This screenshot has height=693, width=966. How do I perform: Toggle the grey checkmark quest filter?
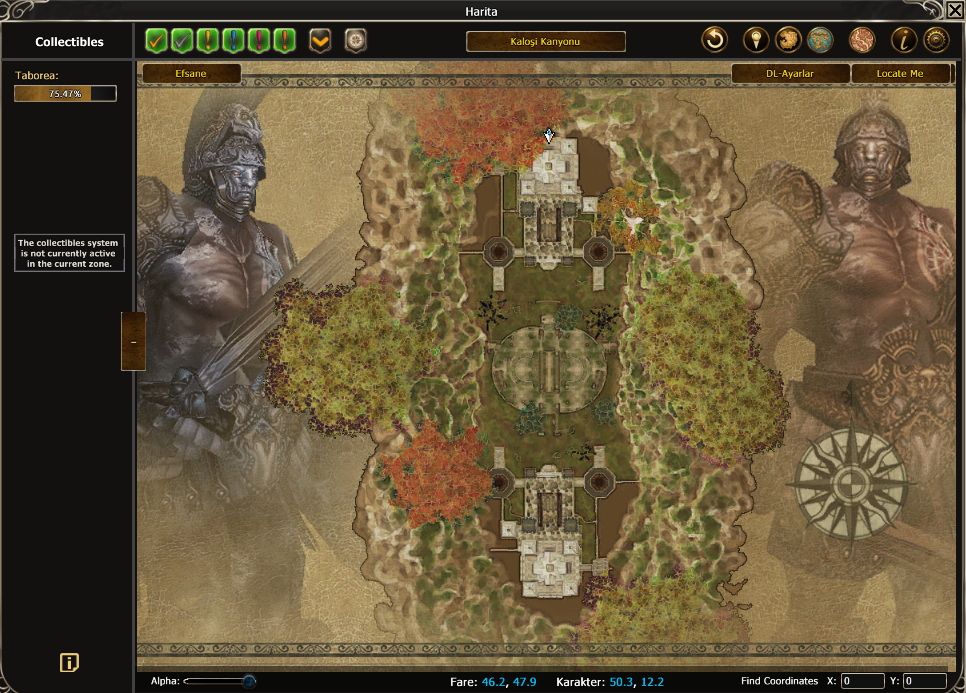182,41
